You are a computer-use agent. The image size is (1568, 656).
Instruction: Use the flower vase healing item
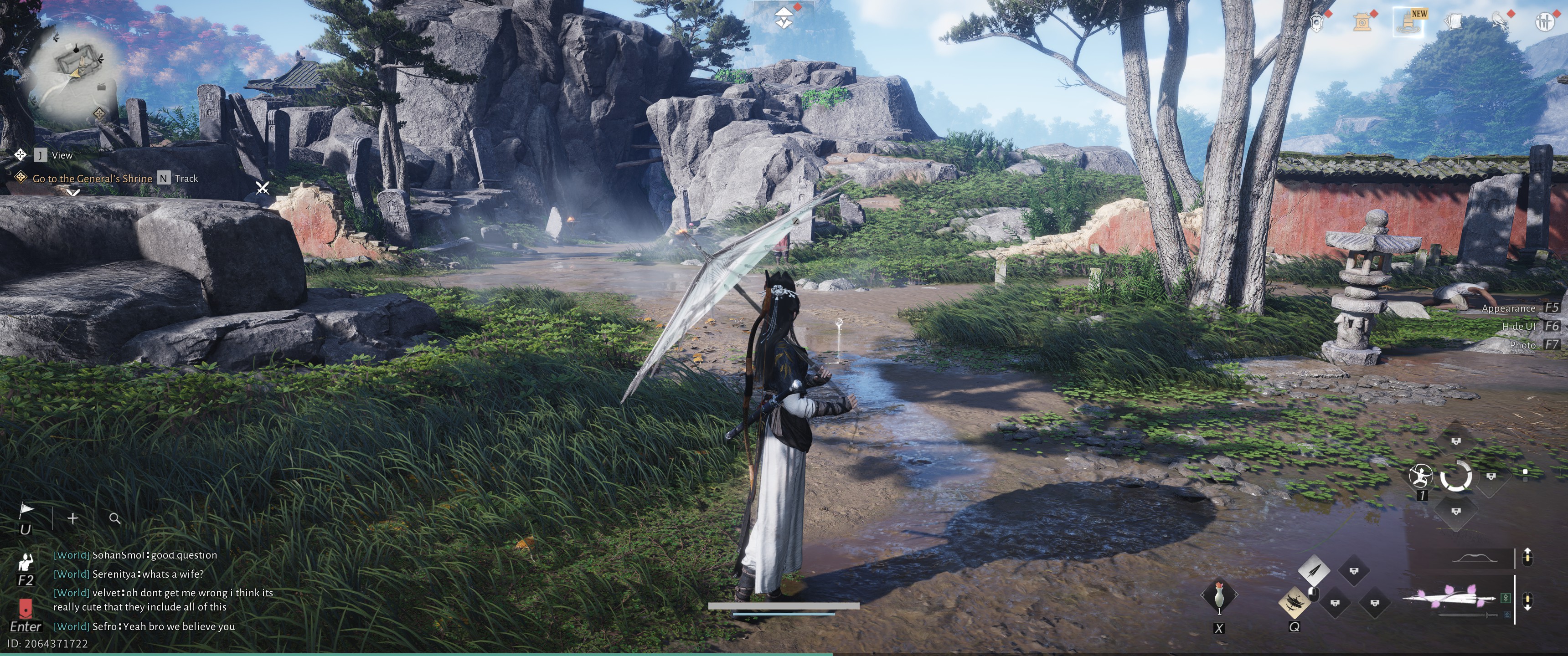[1218, 596]
